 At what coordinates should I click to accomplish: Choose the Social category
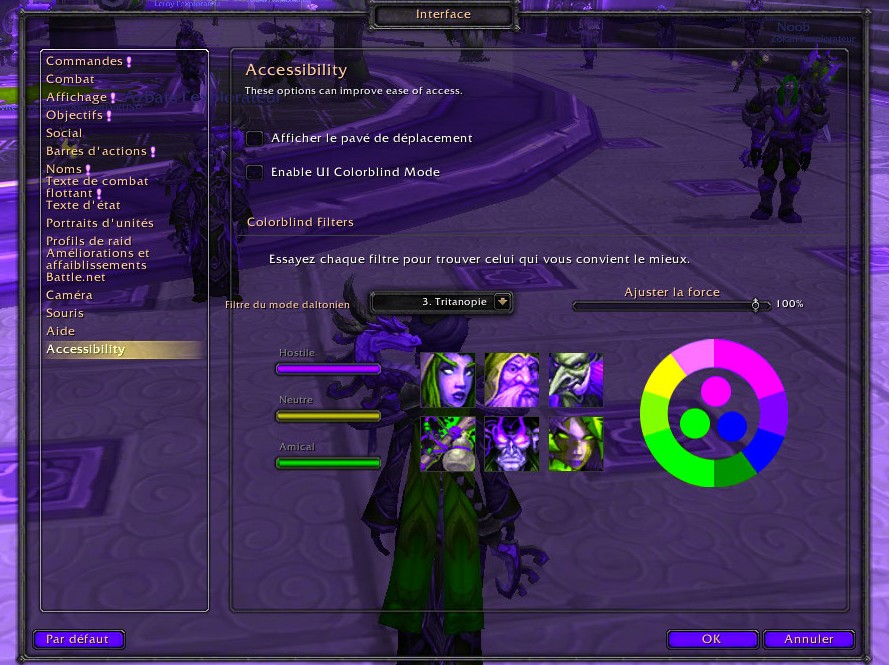point(64,133)
